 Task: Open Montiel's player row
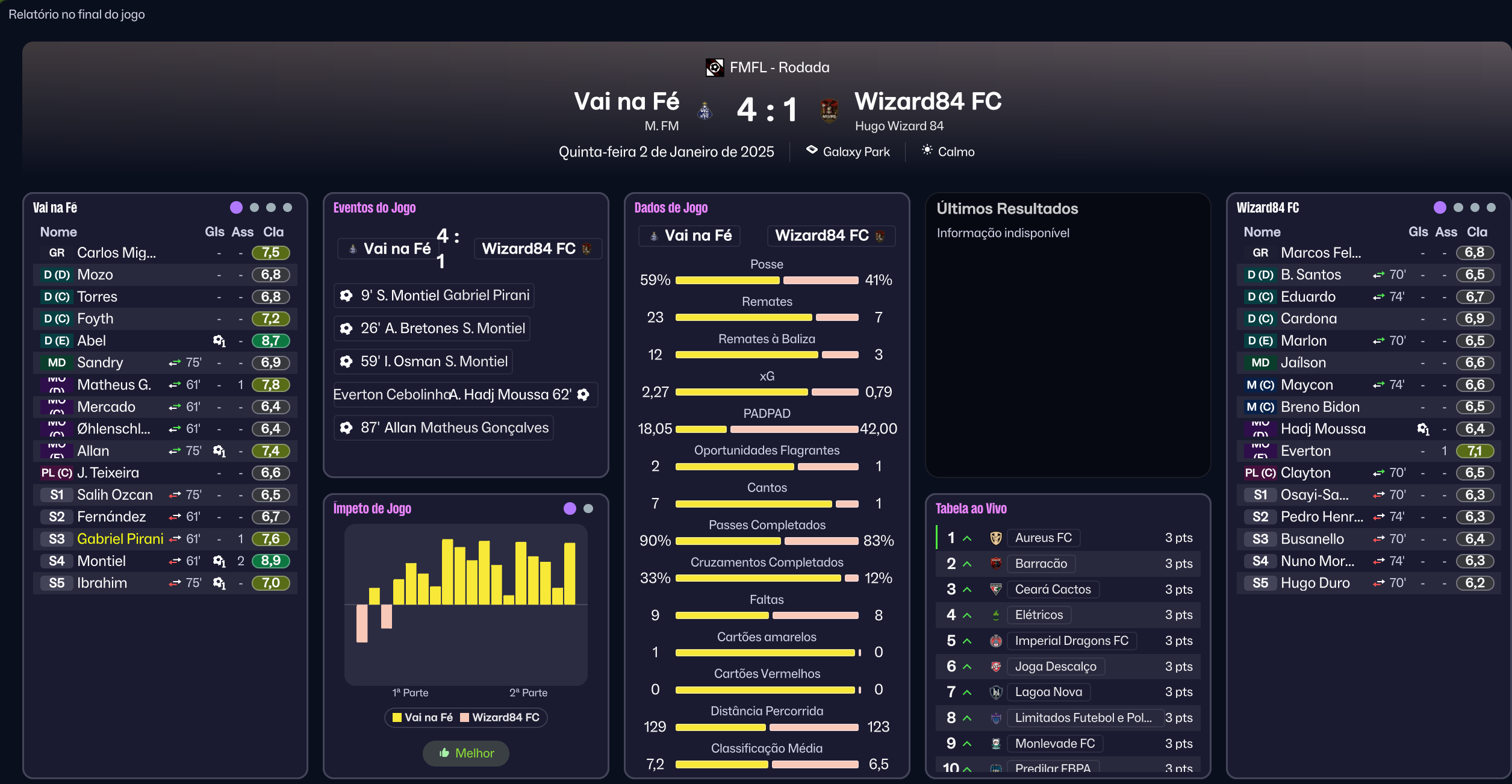coord(101,561)
